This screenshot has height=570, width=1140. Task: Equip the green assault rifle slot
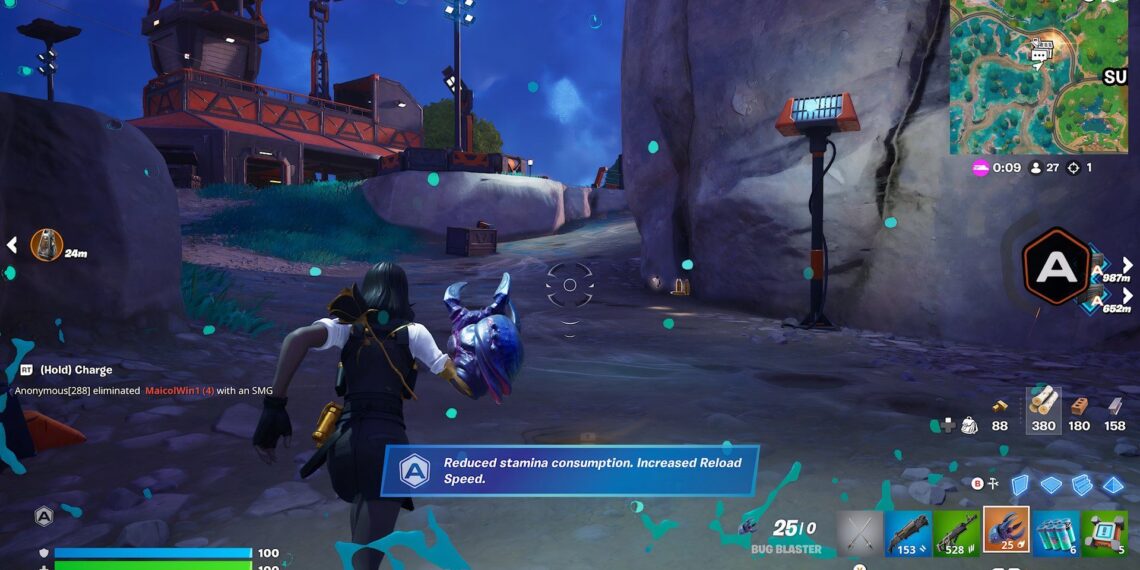(956, 532)
